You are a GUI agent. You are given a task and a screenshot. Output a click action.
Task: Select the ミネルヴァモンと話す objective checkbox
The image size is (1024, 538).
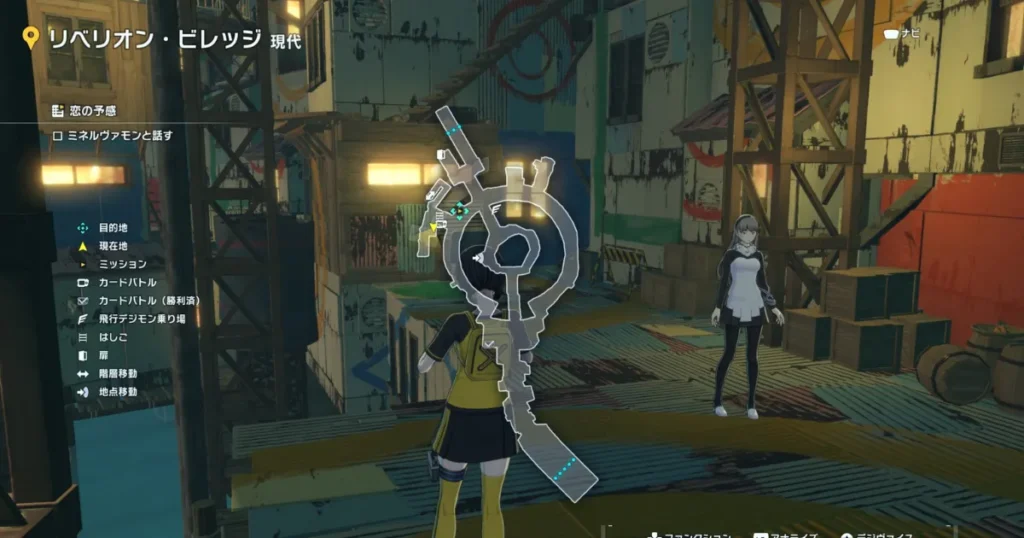point(58,135)
